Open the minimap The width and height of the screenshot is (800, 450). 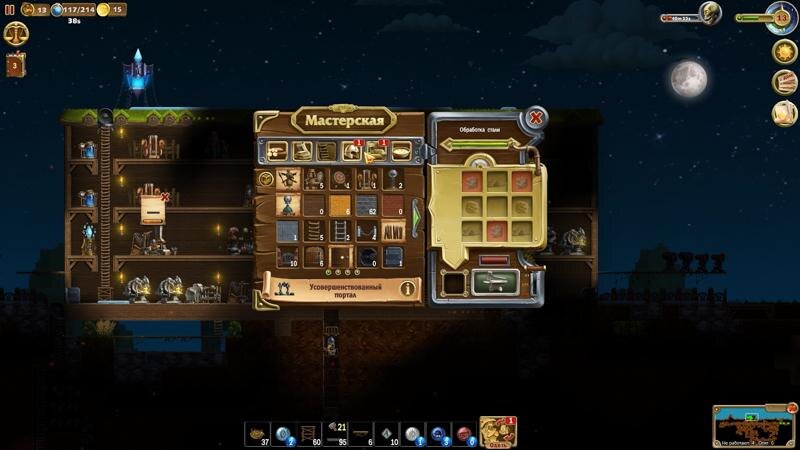752,426
